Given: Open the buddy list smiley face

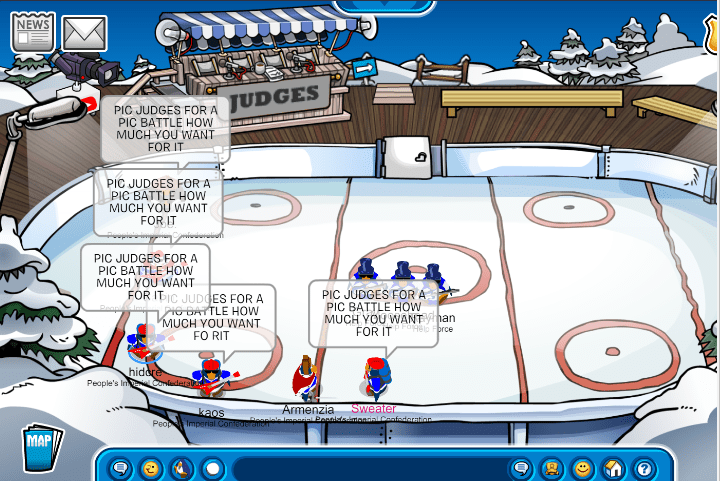Looking at the screenshot, I should [582, 467].
